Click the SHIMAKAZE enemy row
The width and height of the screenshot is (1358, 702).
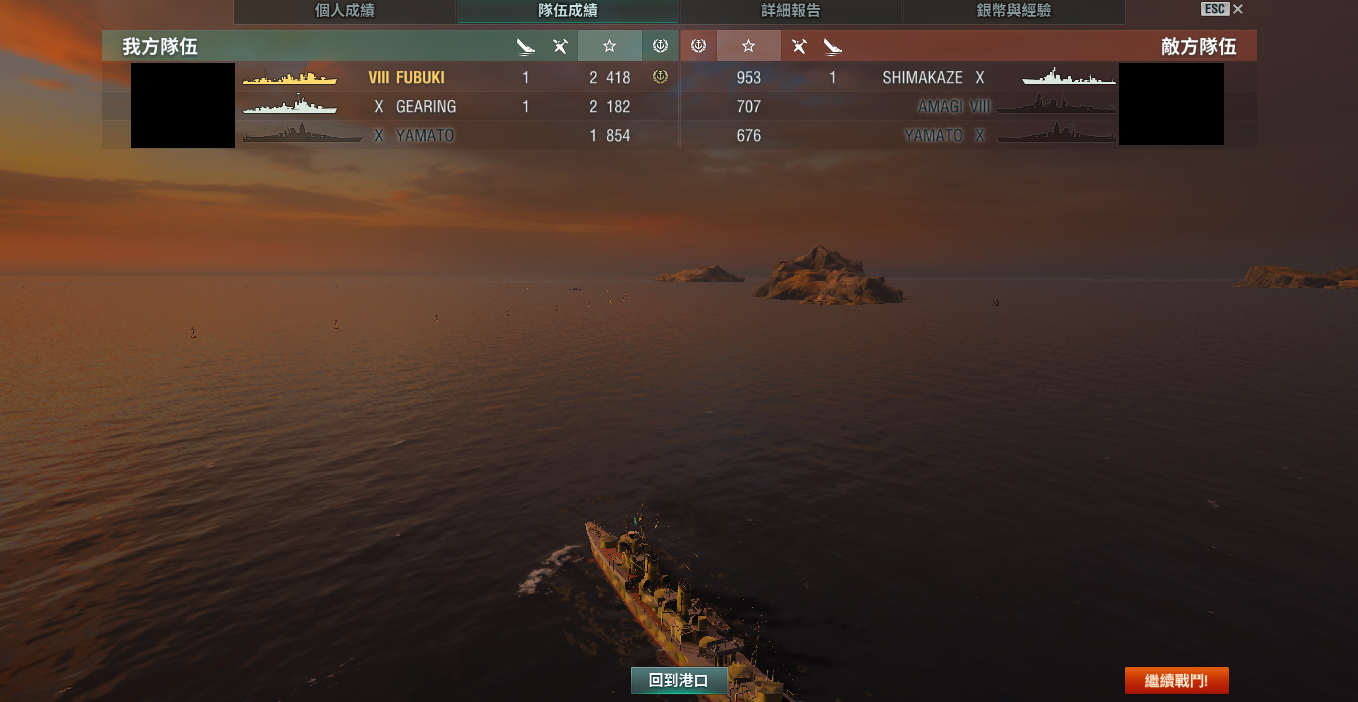click(922, 77)
